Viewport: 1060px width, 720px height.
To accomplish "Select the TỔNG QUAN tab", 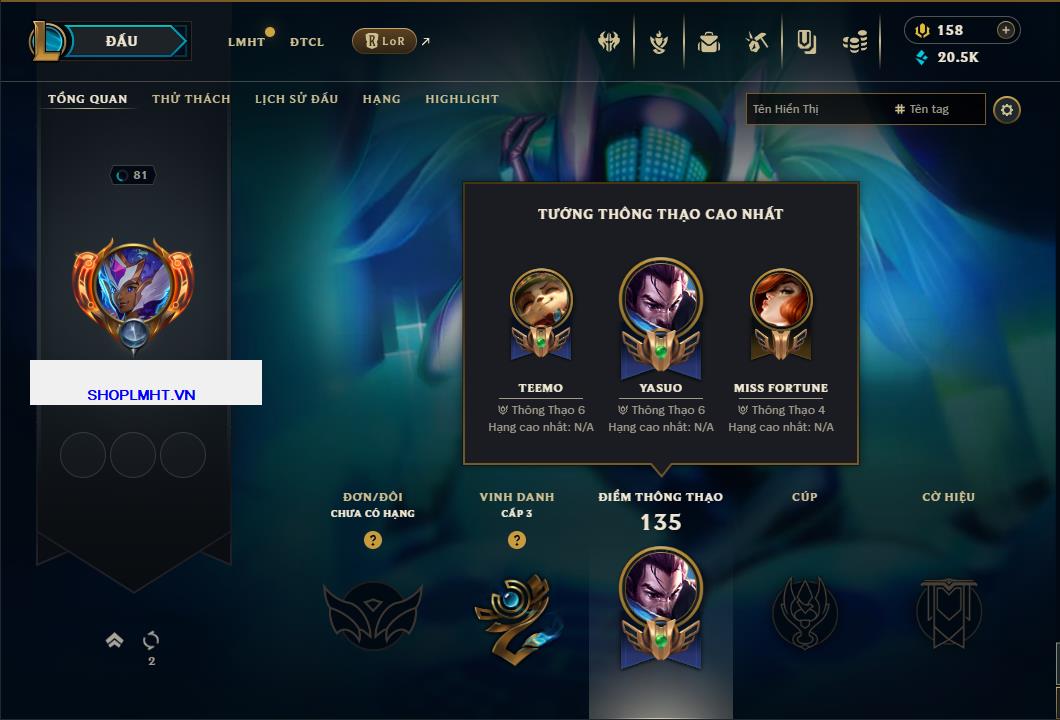I will click(x=88, y=99).
